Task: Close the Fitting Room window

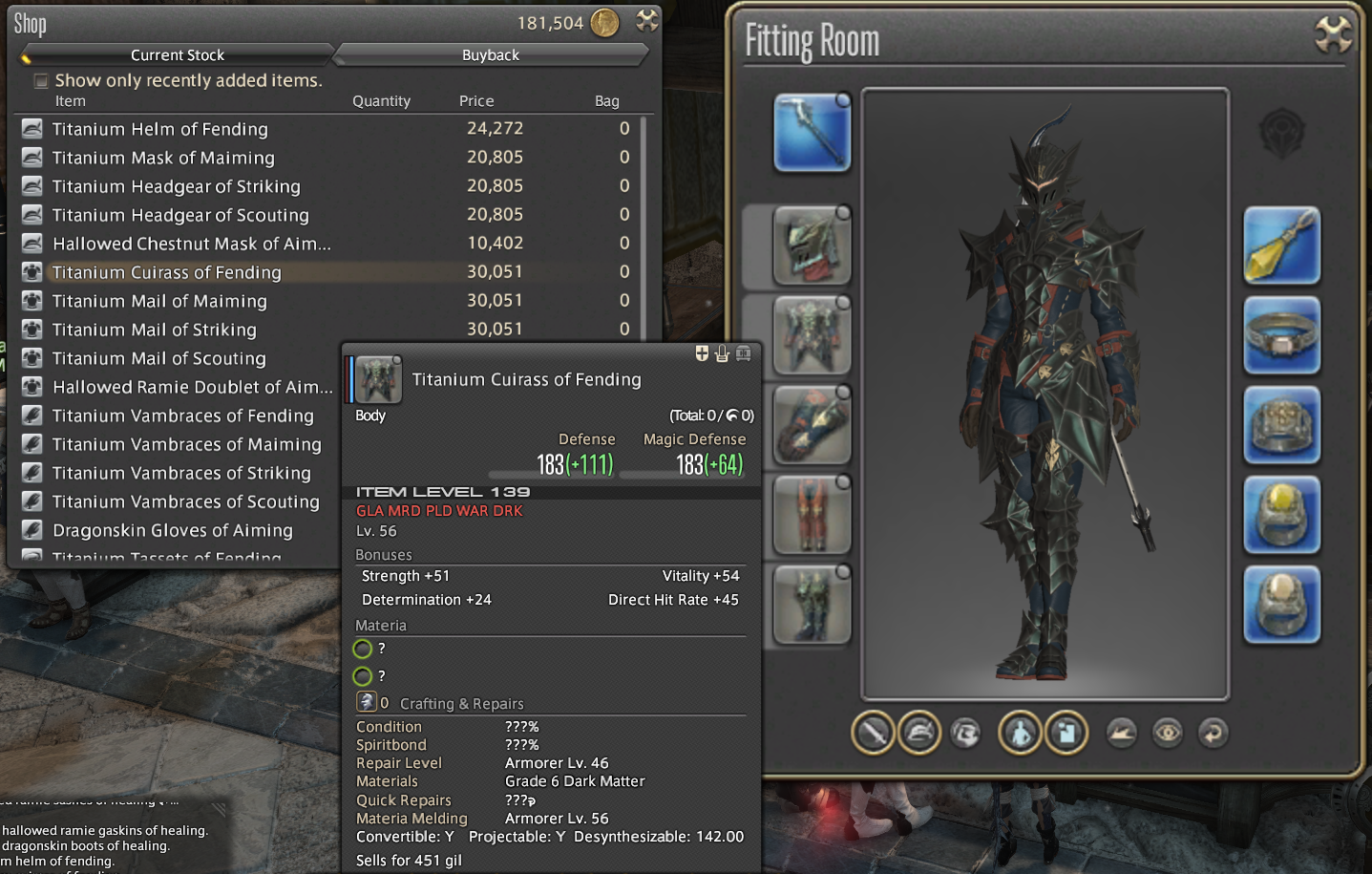Action: pyautogui.click(x=1333, y=35)
